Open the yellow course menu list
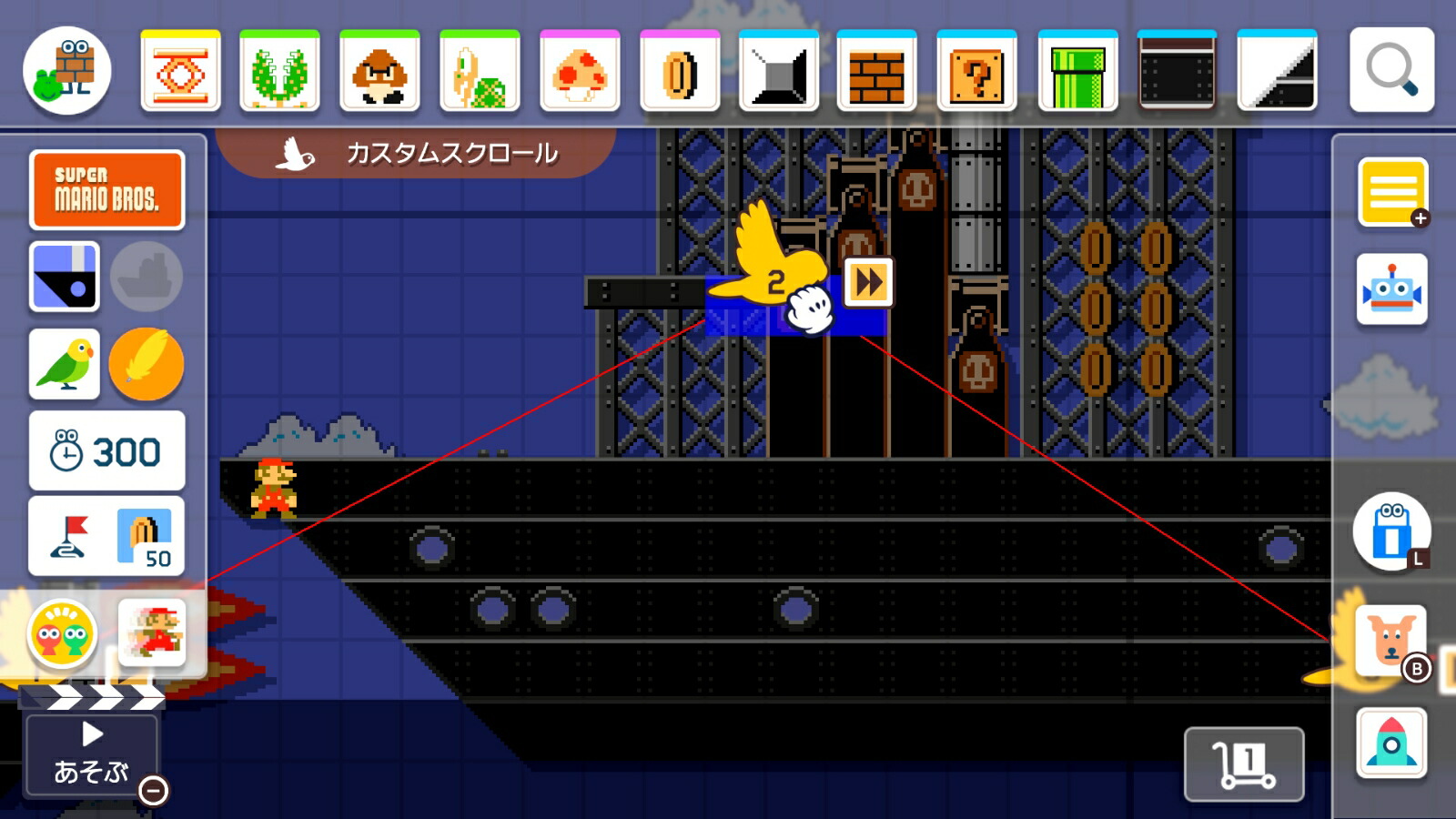This screenshot has width=1456, height=819. click(x=1391, y=192)
